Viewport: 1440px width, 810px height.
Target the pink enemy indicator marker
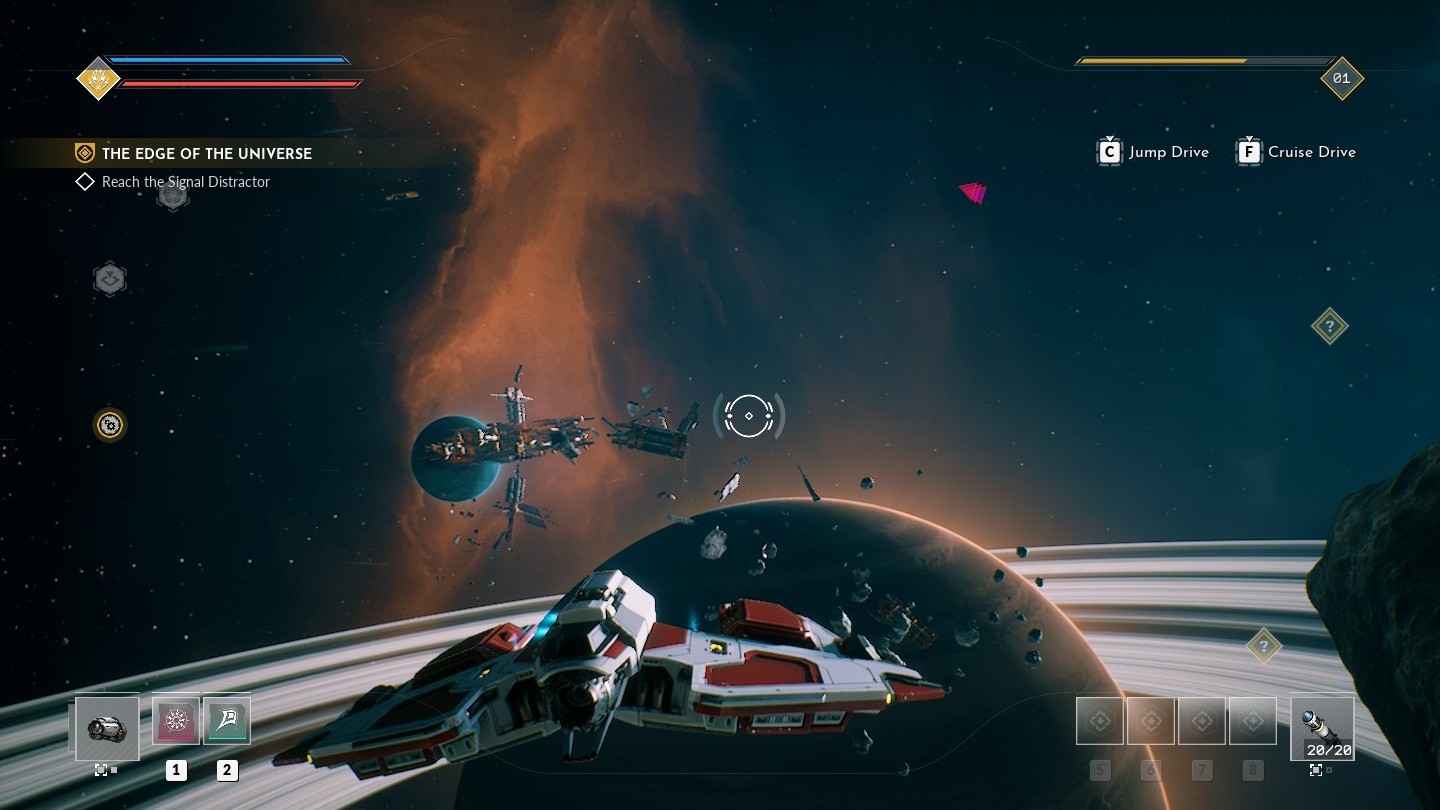[973, 192]
